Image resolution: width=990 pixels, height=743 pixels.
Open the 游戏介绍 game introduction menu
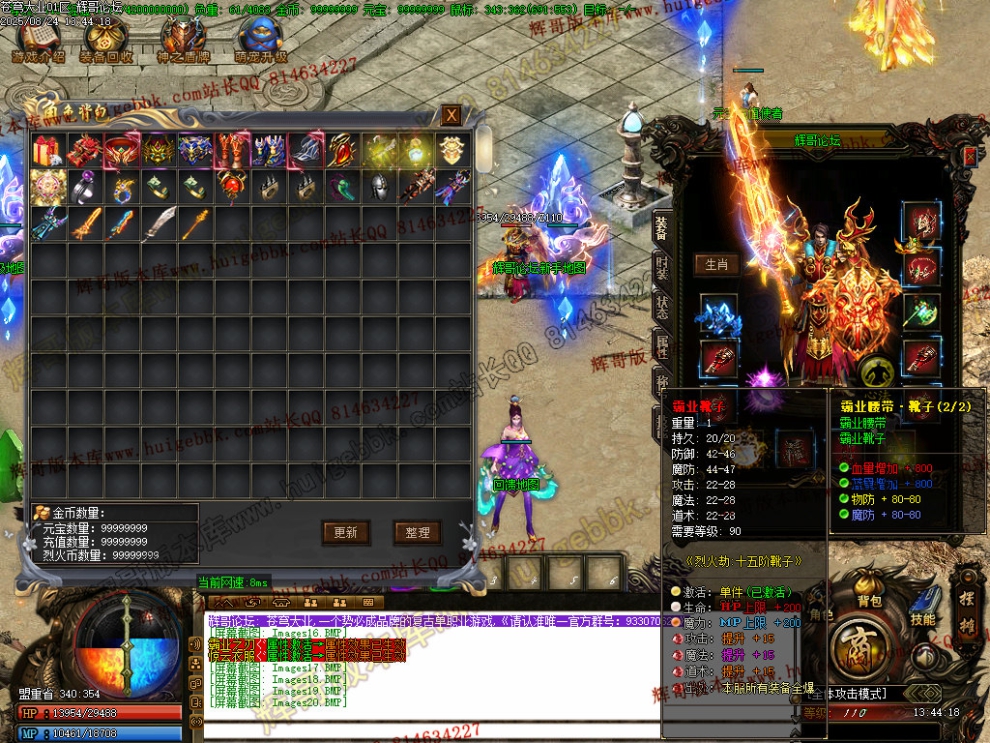coord(38,40)
